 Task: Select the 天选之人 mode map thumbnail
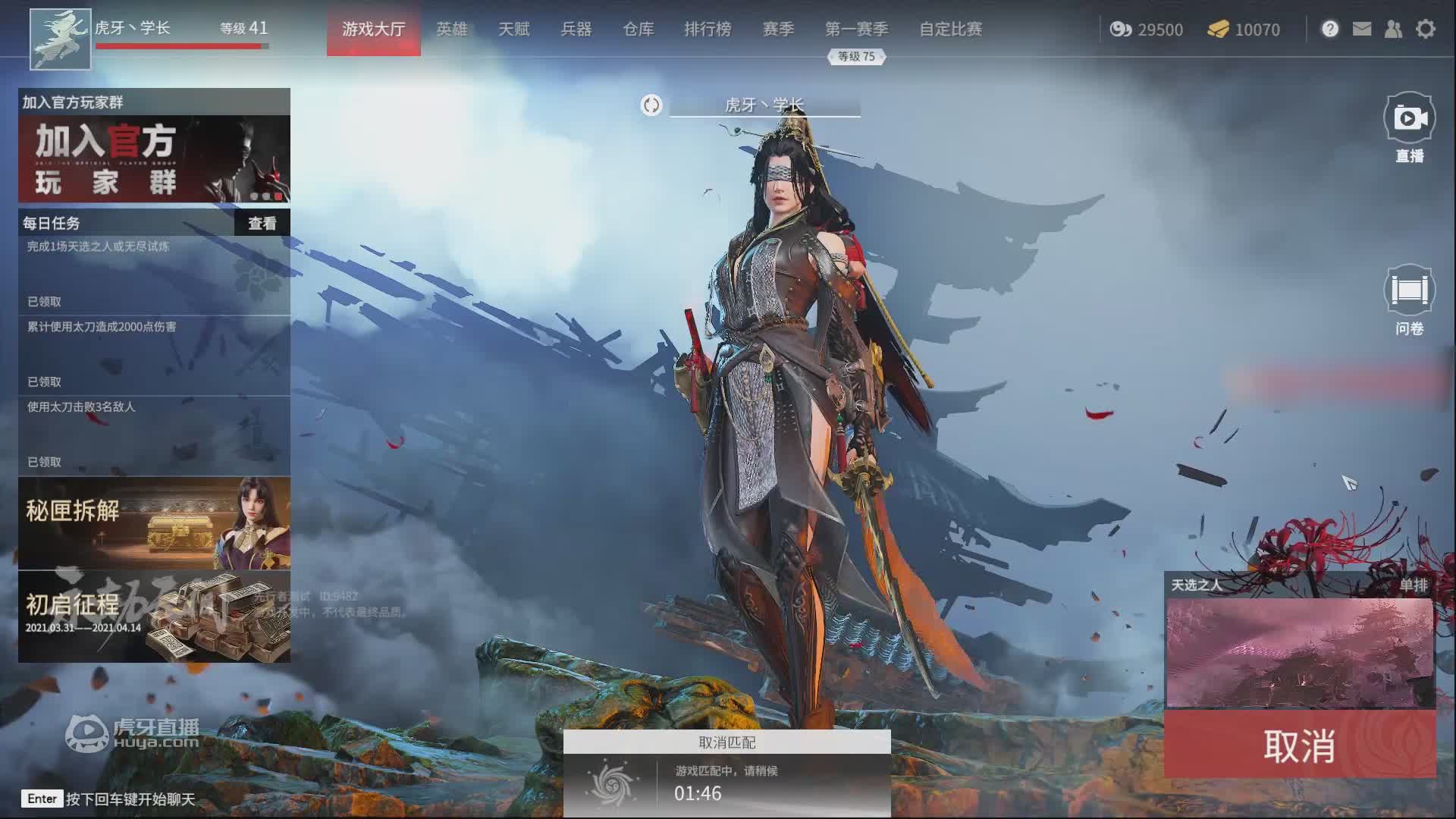pos(1299,652)
